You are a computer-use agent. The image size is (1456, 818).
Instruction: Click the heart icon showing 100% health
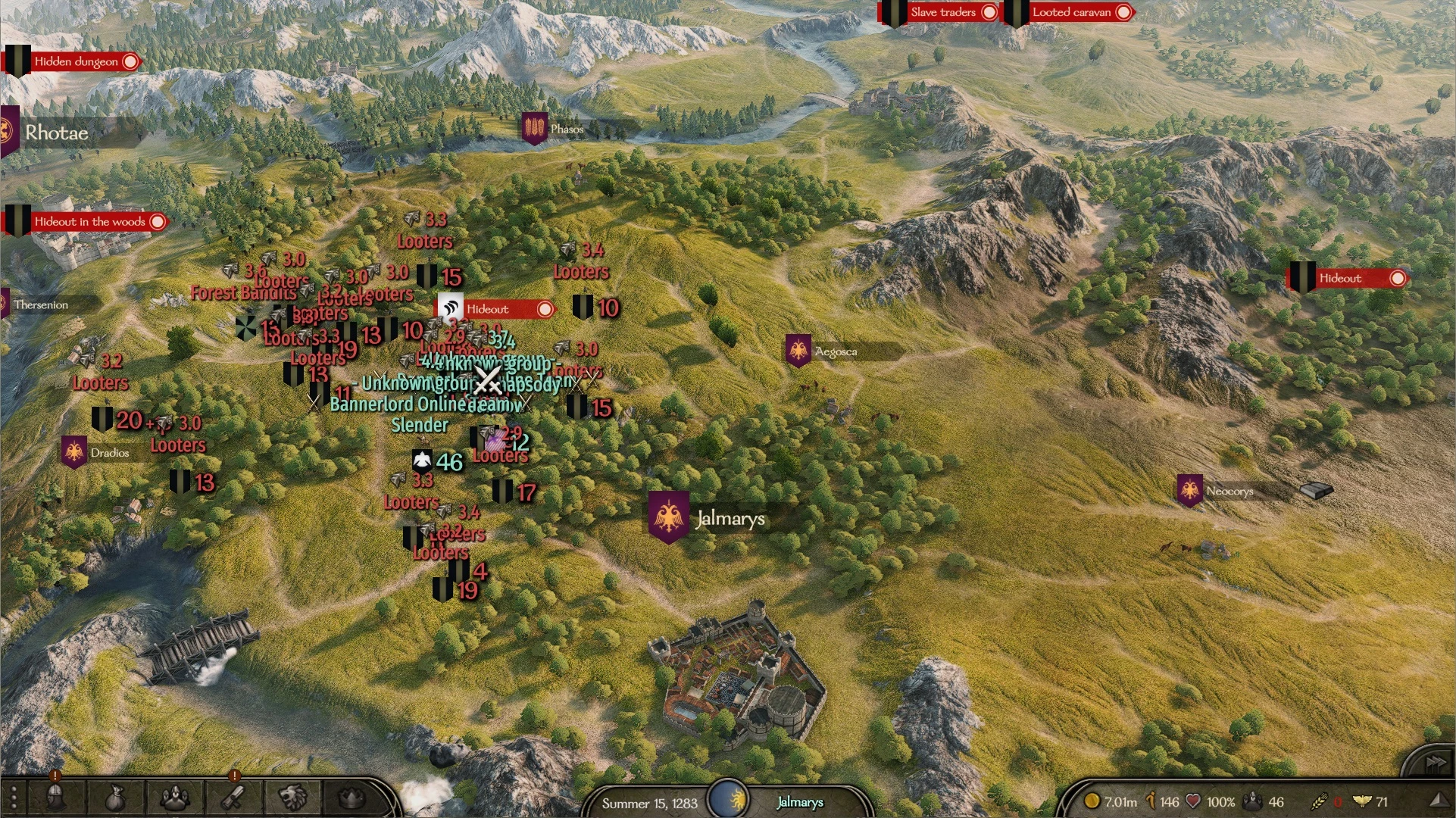point(1193,801)
